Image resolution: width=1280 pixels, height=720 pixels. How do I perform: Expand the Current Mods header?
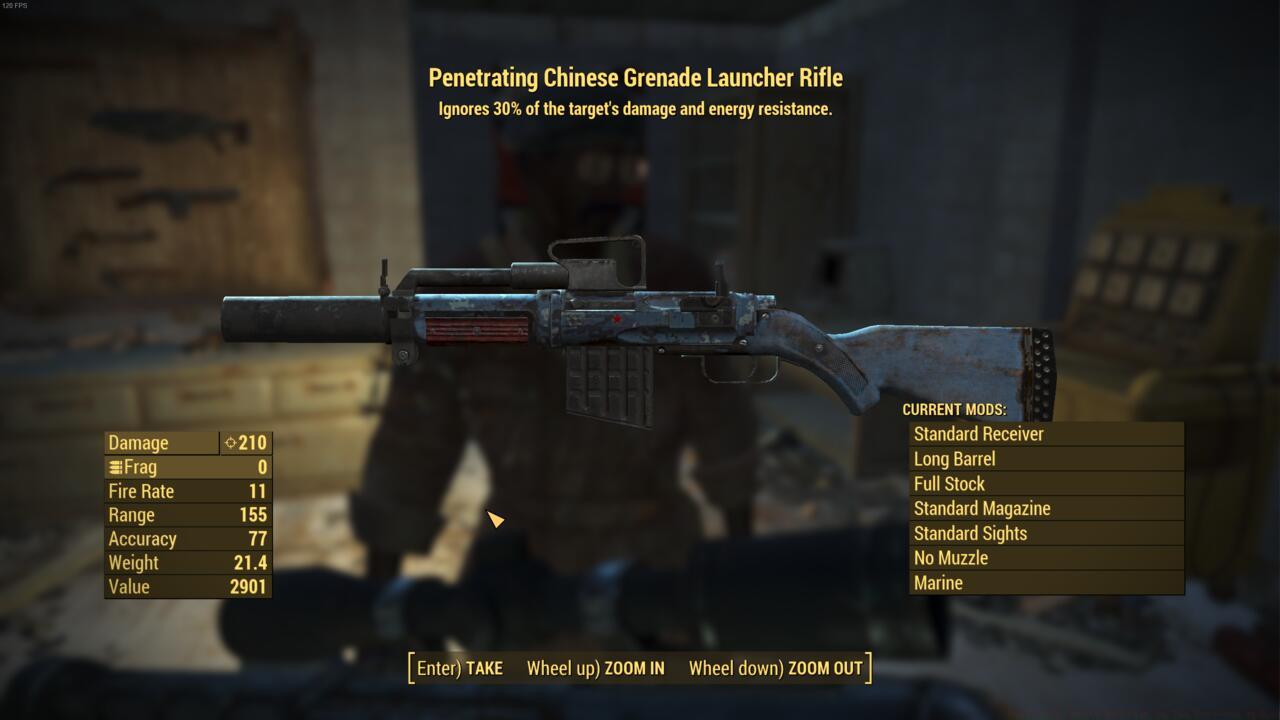click(954, 410)
